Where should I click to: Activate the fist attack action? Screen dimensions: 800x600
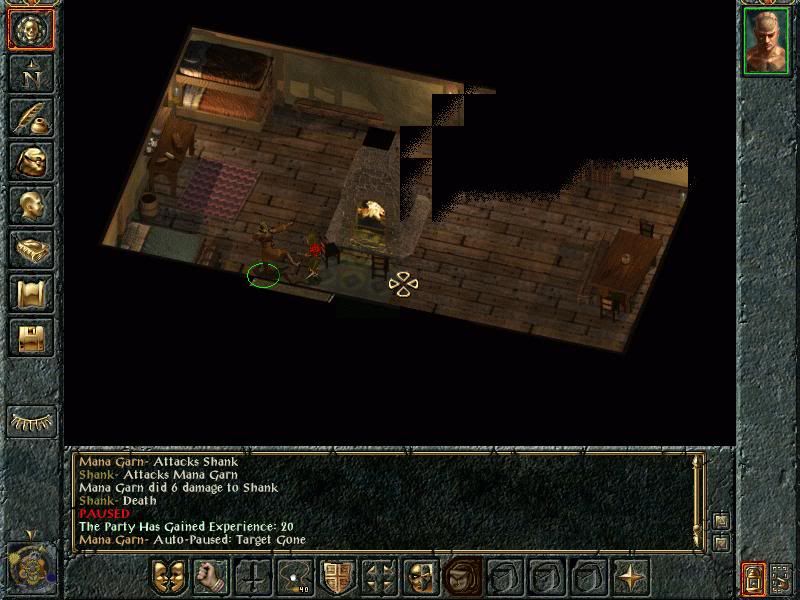click(211, 577)
